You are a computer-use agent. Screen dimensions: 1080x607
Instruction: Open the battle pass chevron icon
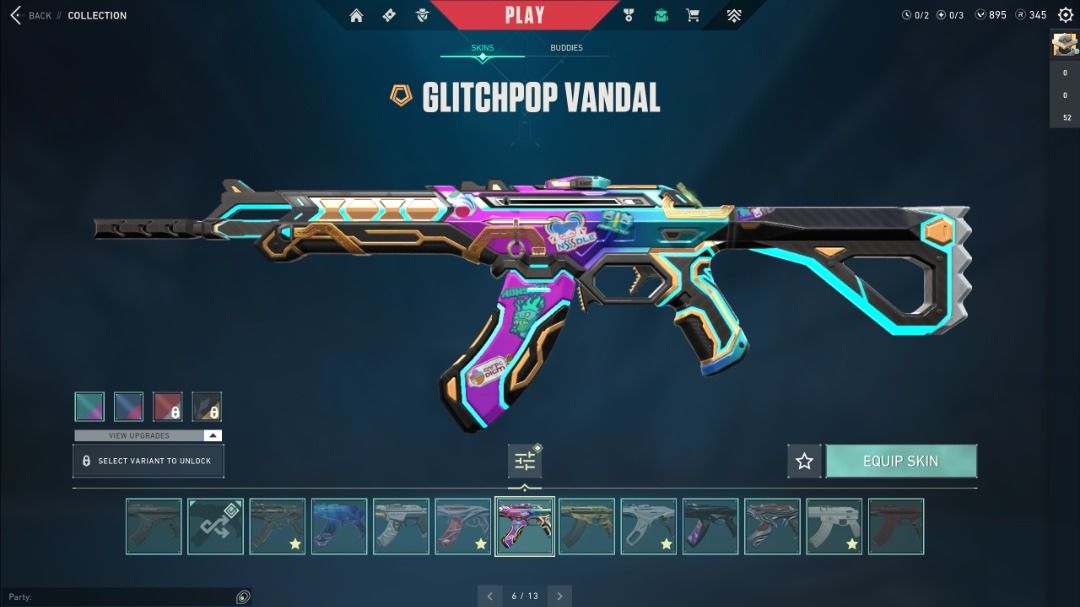coord(734,15)
